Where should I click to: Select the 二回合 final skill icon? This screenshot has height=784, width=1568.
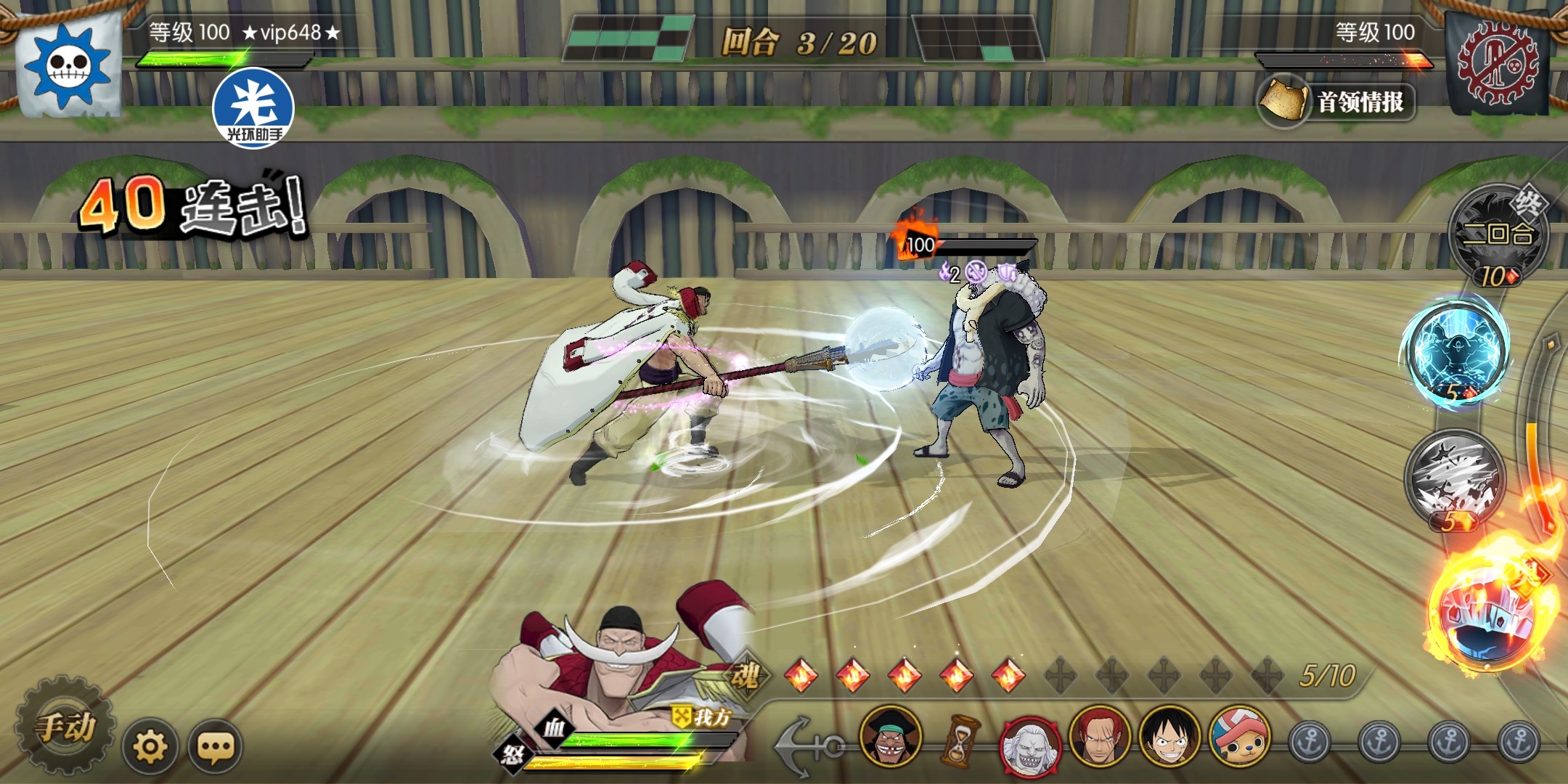pyautogui.click(x=1497, y=235)
